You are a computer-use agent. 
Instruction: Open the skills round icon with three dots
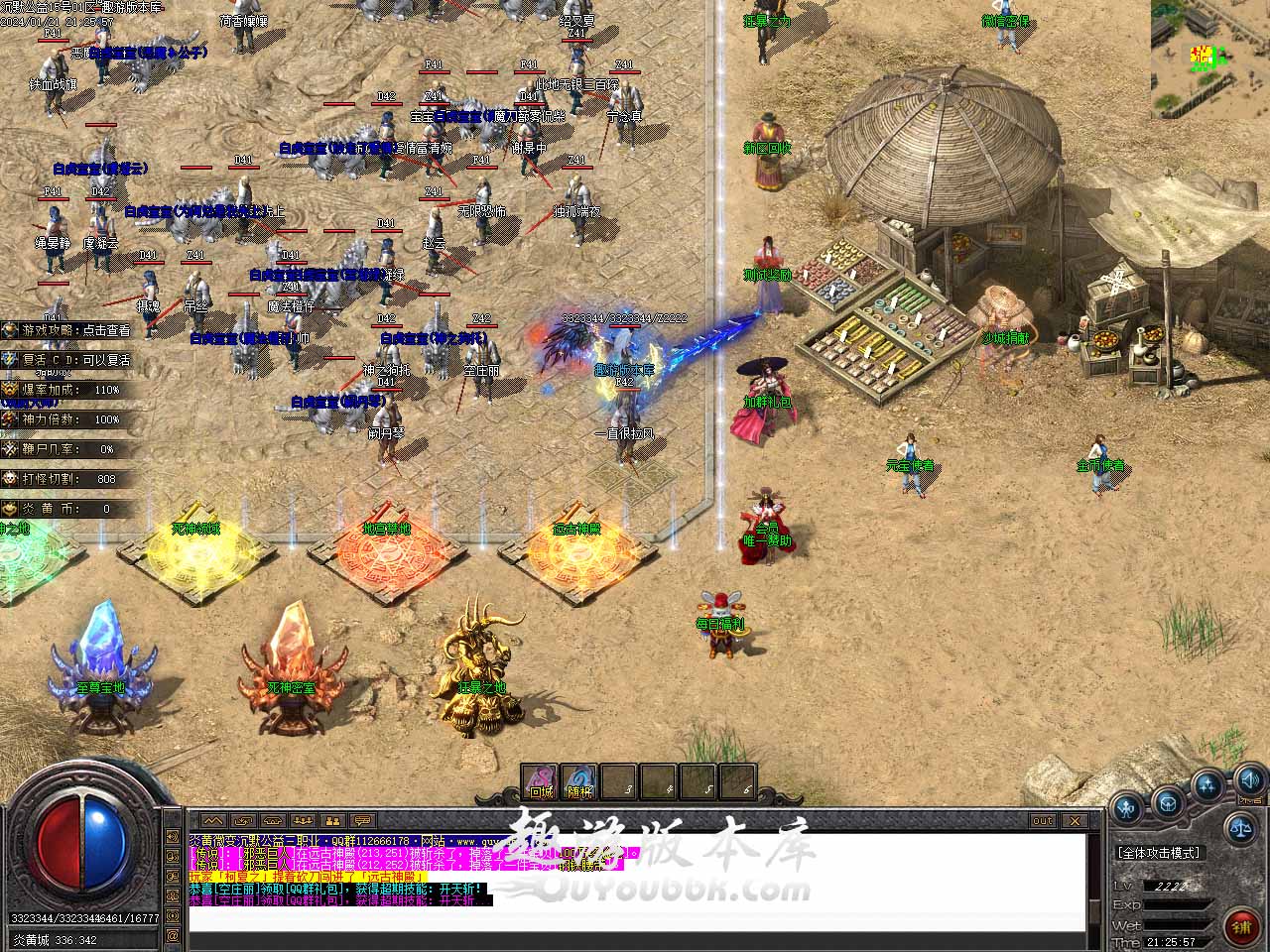1207,786
